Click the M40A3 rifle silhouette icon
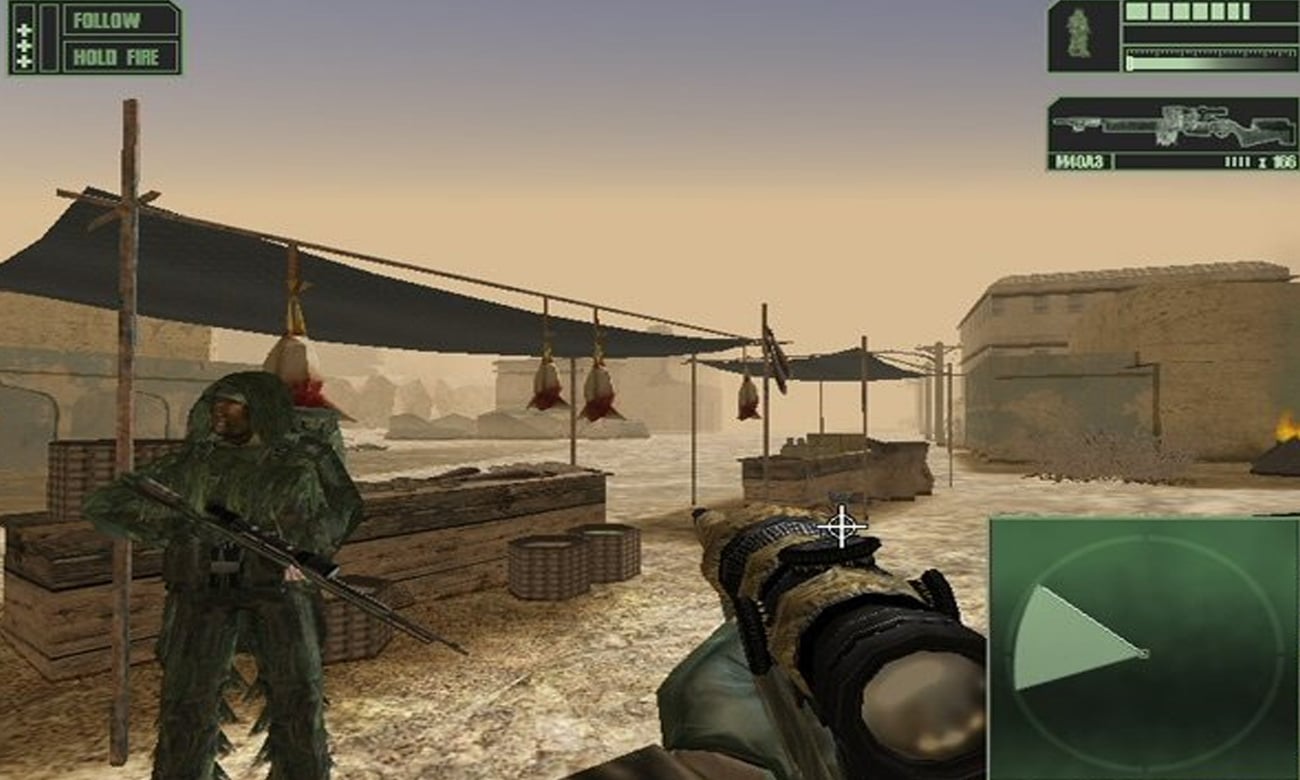1300x780 pixels. [1169, 125]
